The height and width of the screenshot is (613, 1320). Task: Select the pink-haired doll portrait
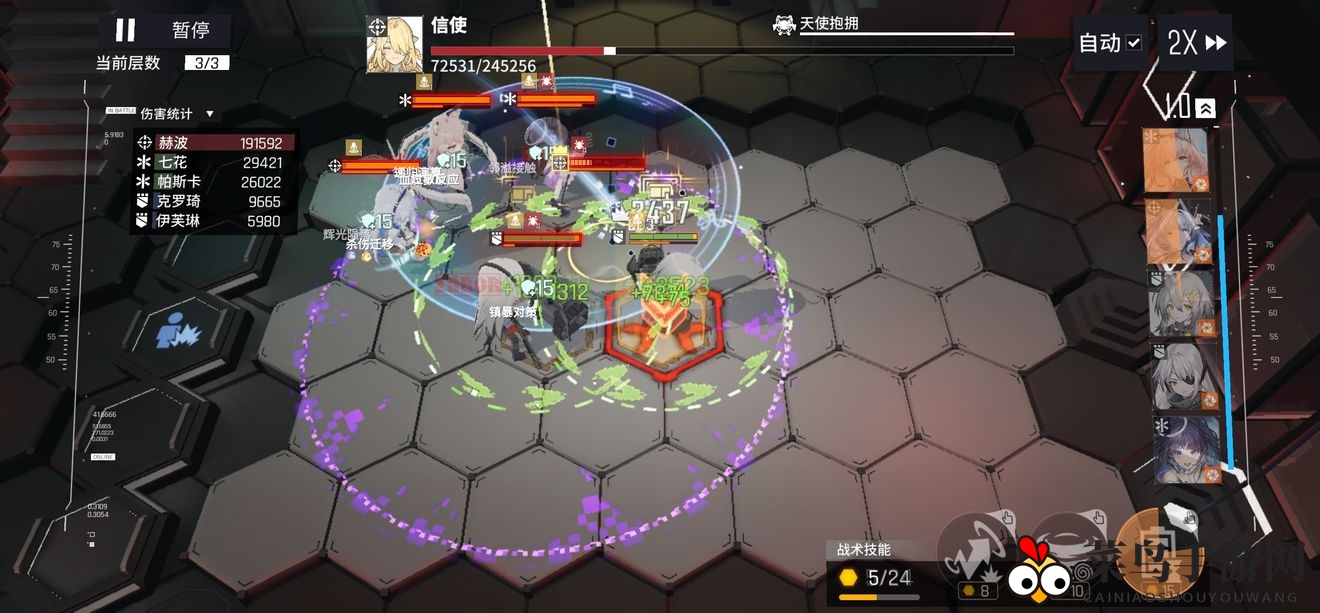point(1177,160)
